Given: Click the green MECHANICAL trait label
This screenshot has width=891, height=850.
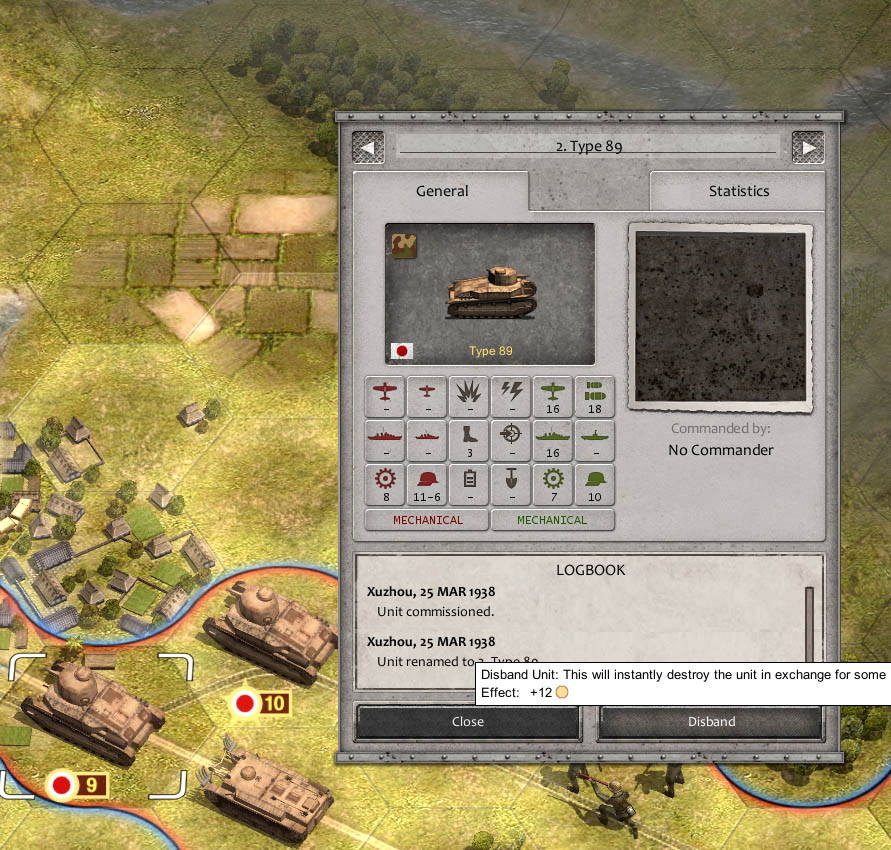Looking at the screenshot, I should [x=552, y=520].
